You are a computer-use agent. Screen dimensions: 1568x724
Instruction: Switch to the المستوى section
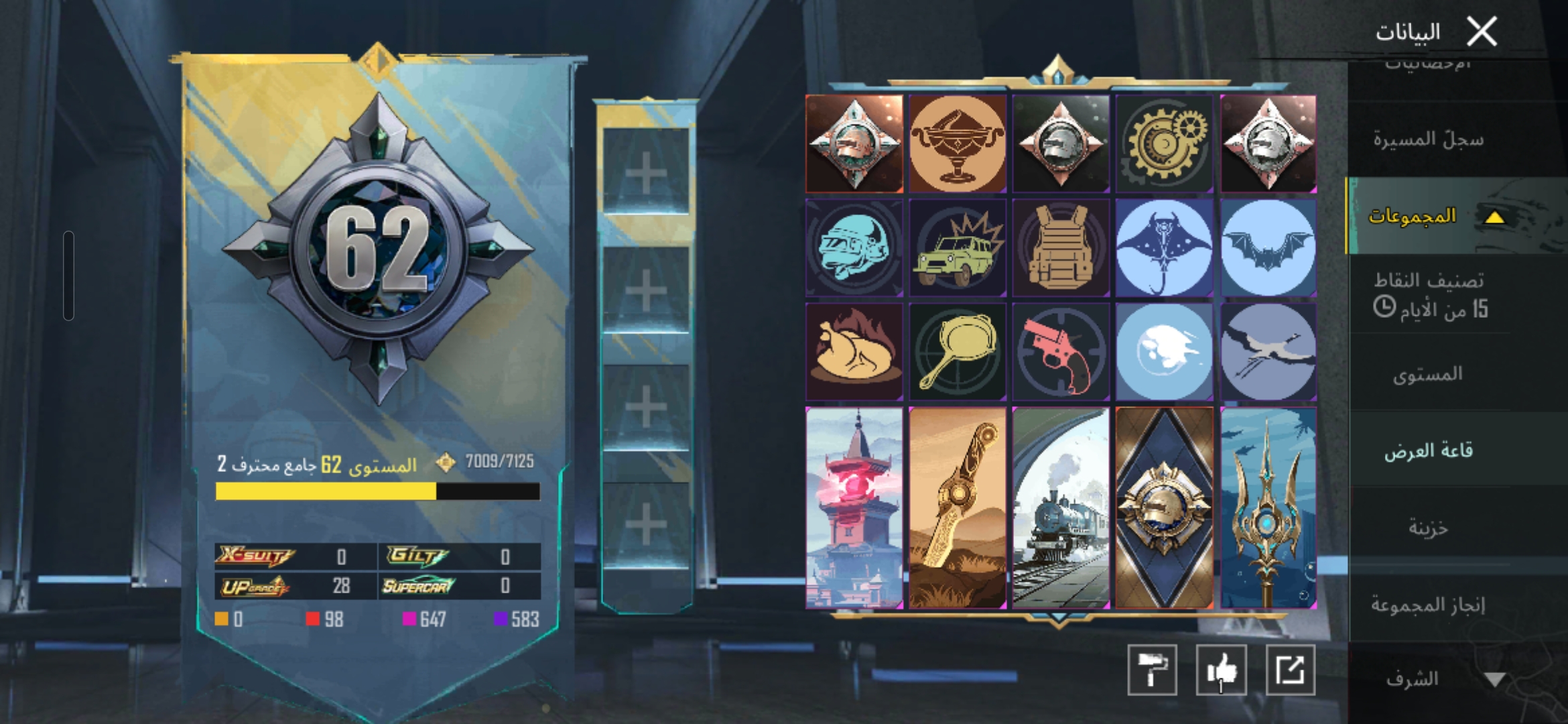coord(1427,374)
